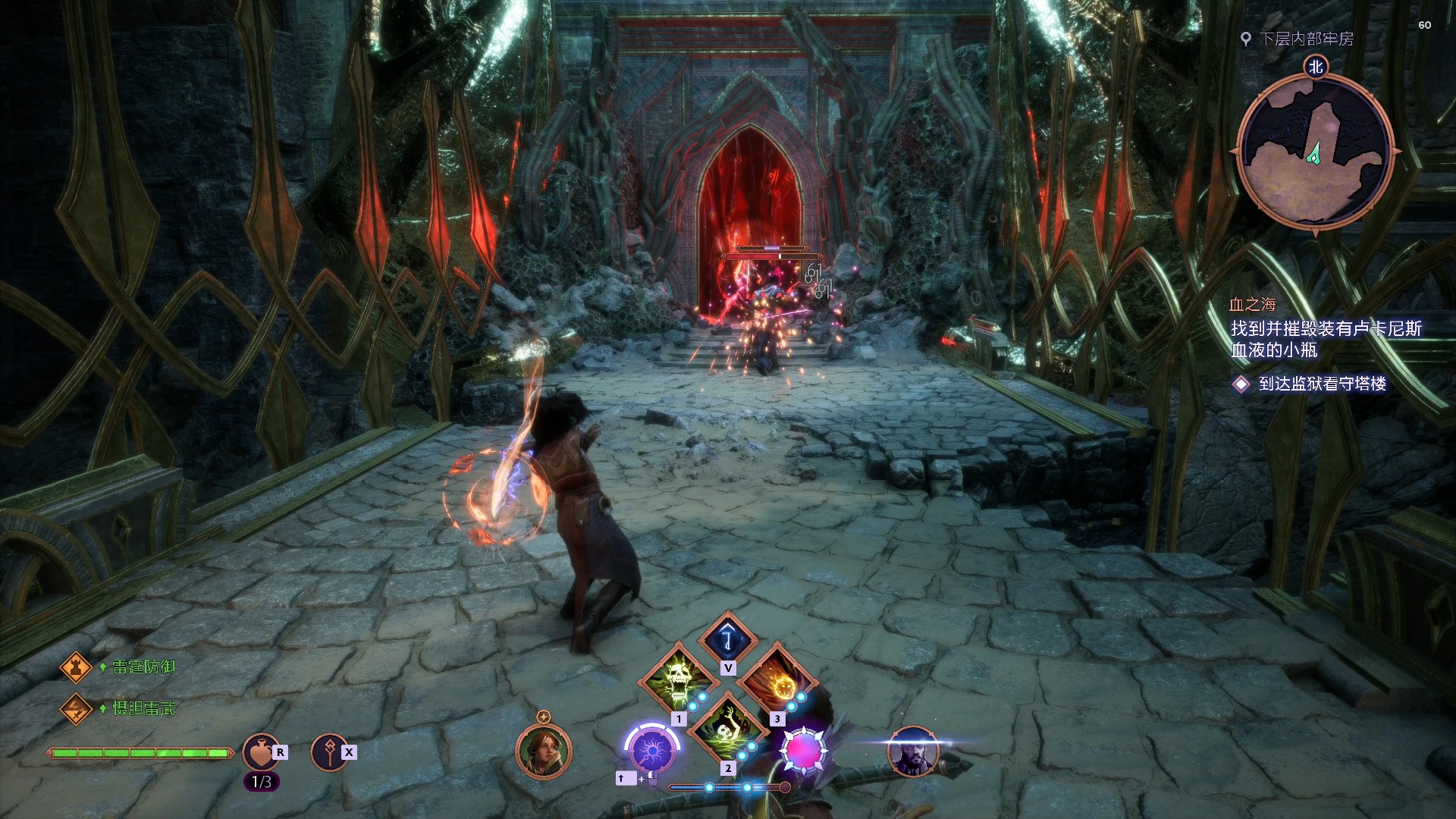This screenshot has width=1456, height=819.
Task: Activate the blue rune diamond ability
Action: click(728, 639)
